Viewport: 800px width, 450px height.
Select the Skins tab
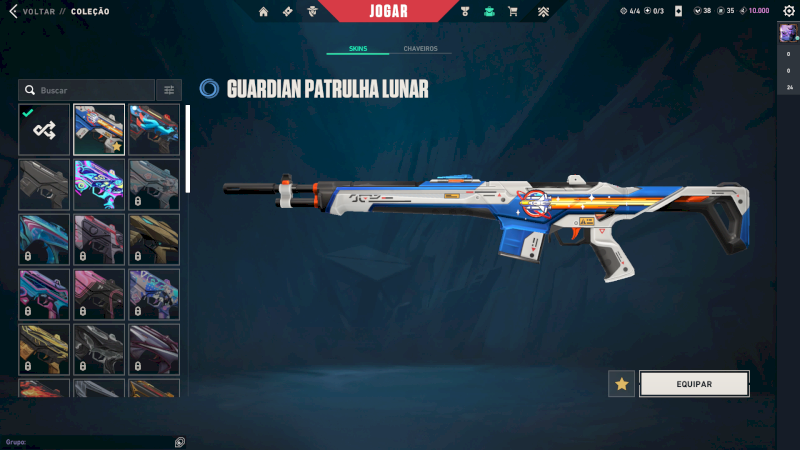[x=358, y=48]
